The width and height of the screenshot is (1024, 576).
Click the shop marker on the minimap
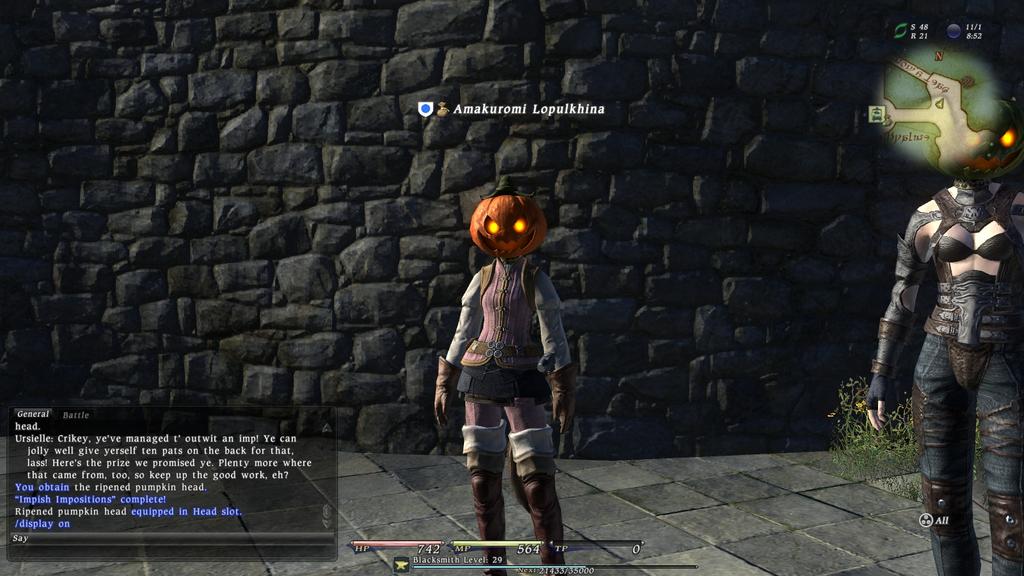click(877, 114)
